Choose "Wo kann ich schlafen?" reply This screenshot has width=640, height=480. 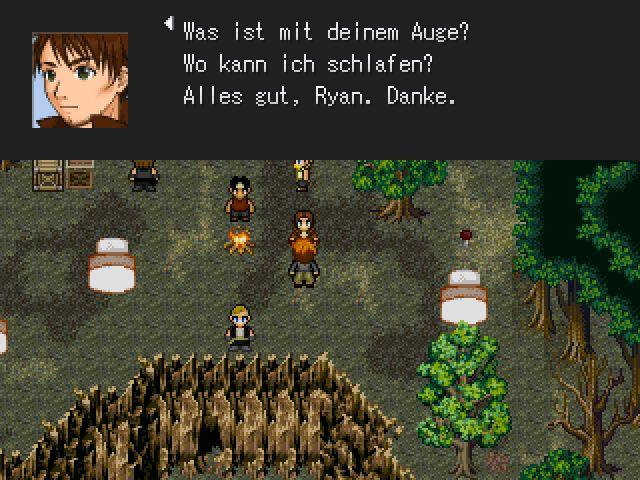[x=298, y=65]
